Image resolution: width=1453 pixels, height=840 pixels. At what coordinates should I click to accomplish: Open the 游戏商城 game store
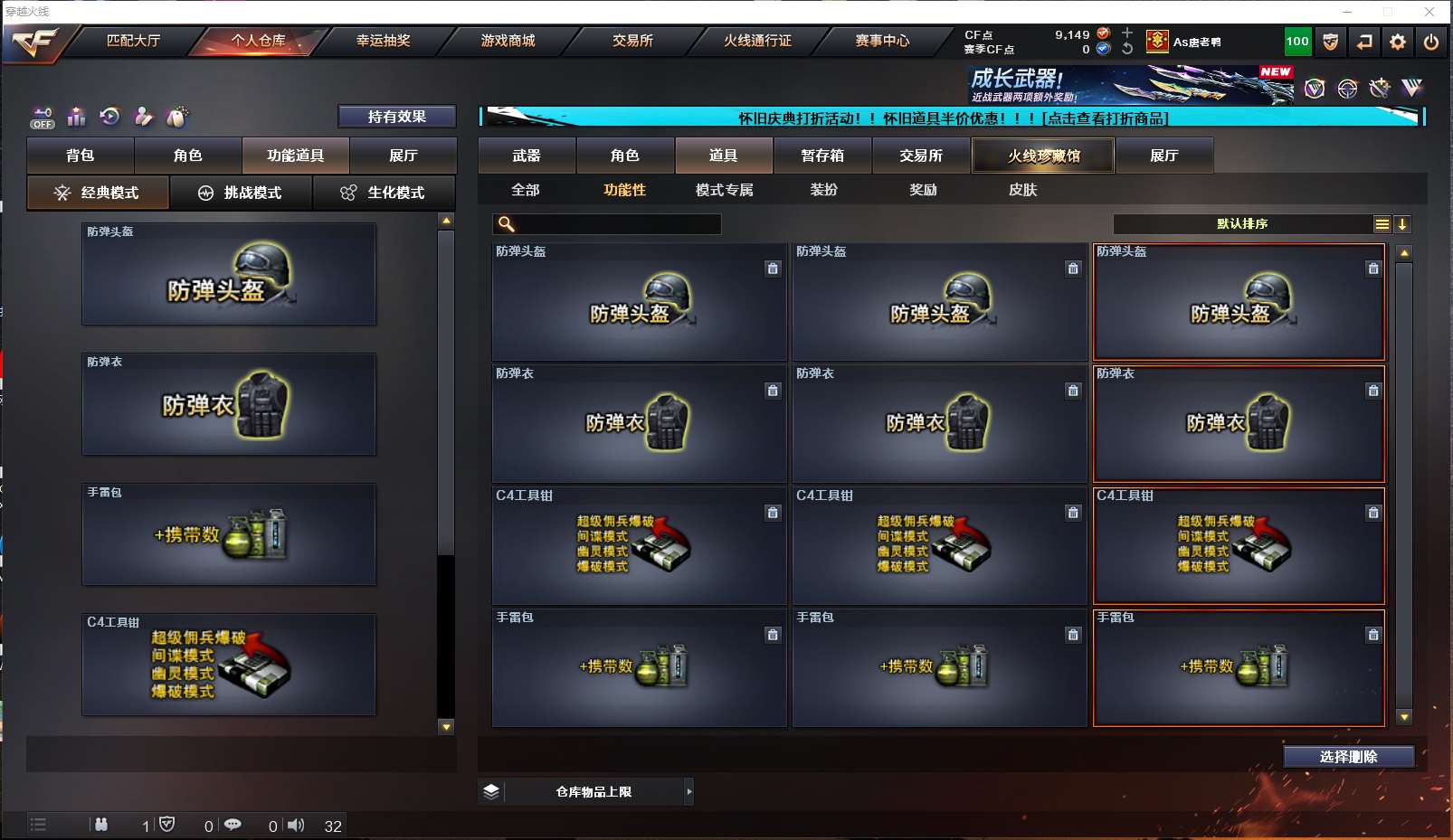pos(508,41)
